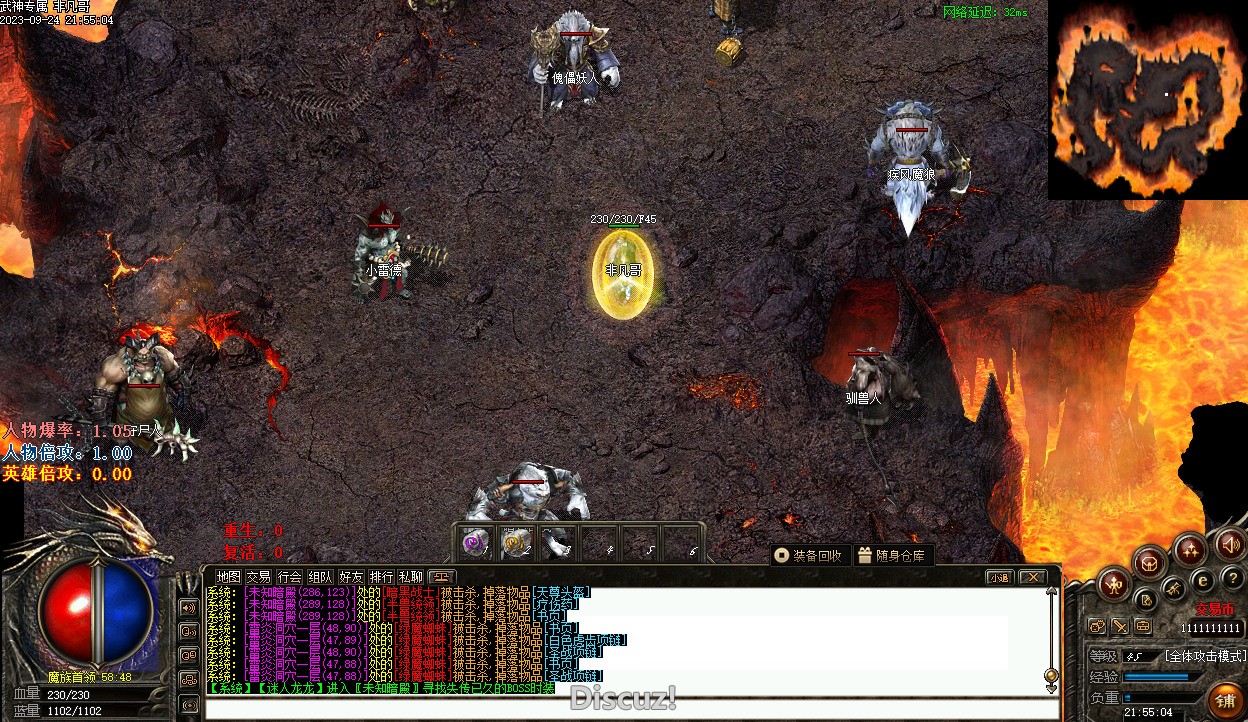Switch to 私聊 (private chat) tab
1248x722 pixels.
411,577
